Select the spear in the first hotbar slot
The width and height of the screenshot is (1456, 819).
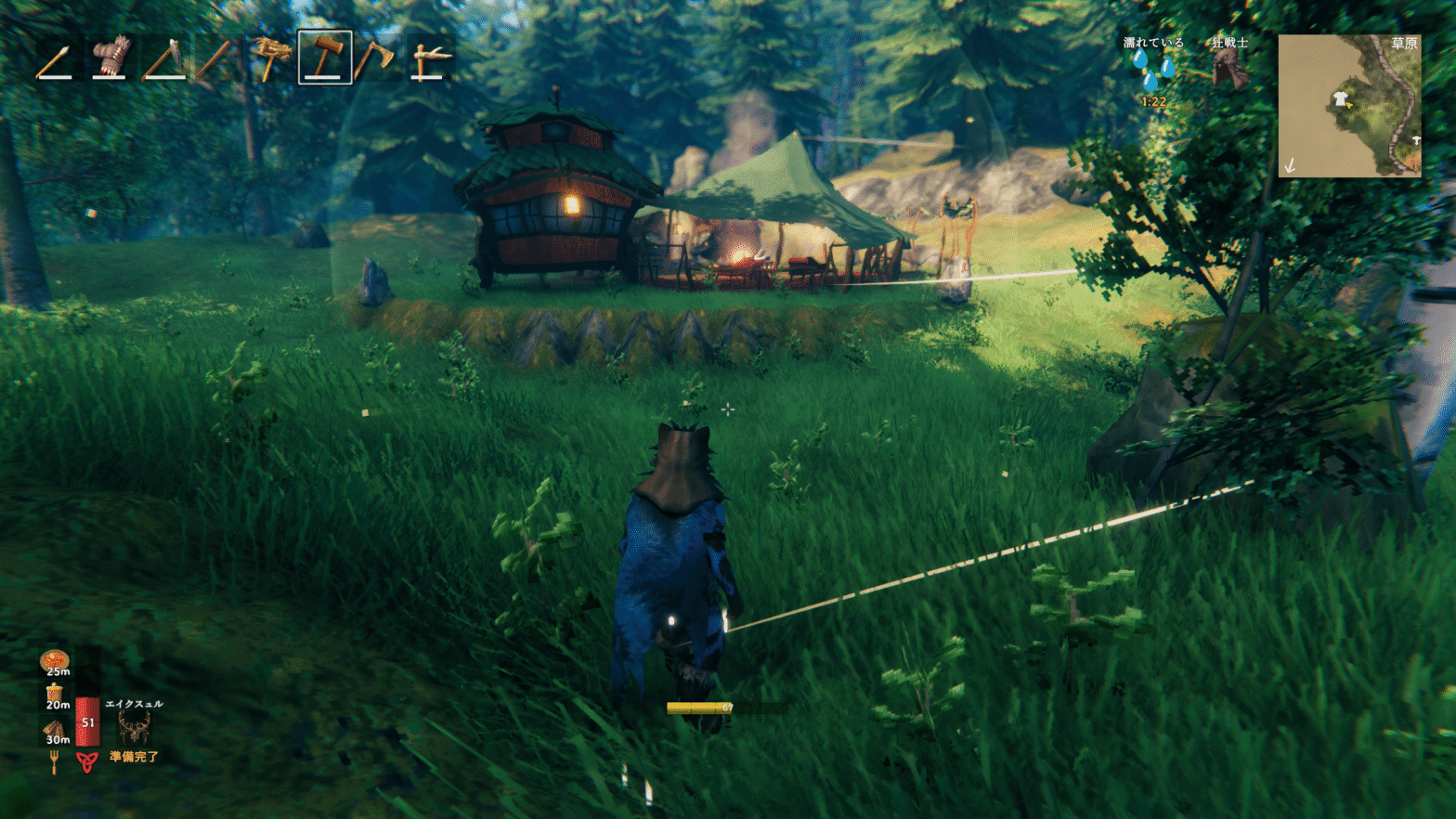click(55, 58)
